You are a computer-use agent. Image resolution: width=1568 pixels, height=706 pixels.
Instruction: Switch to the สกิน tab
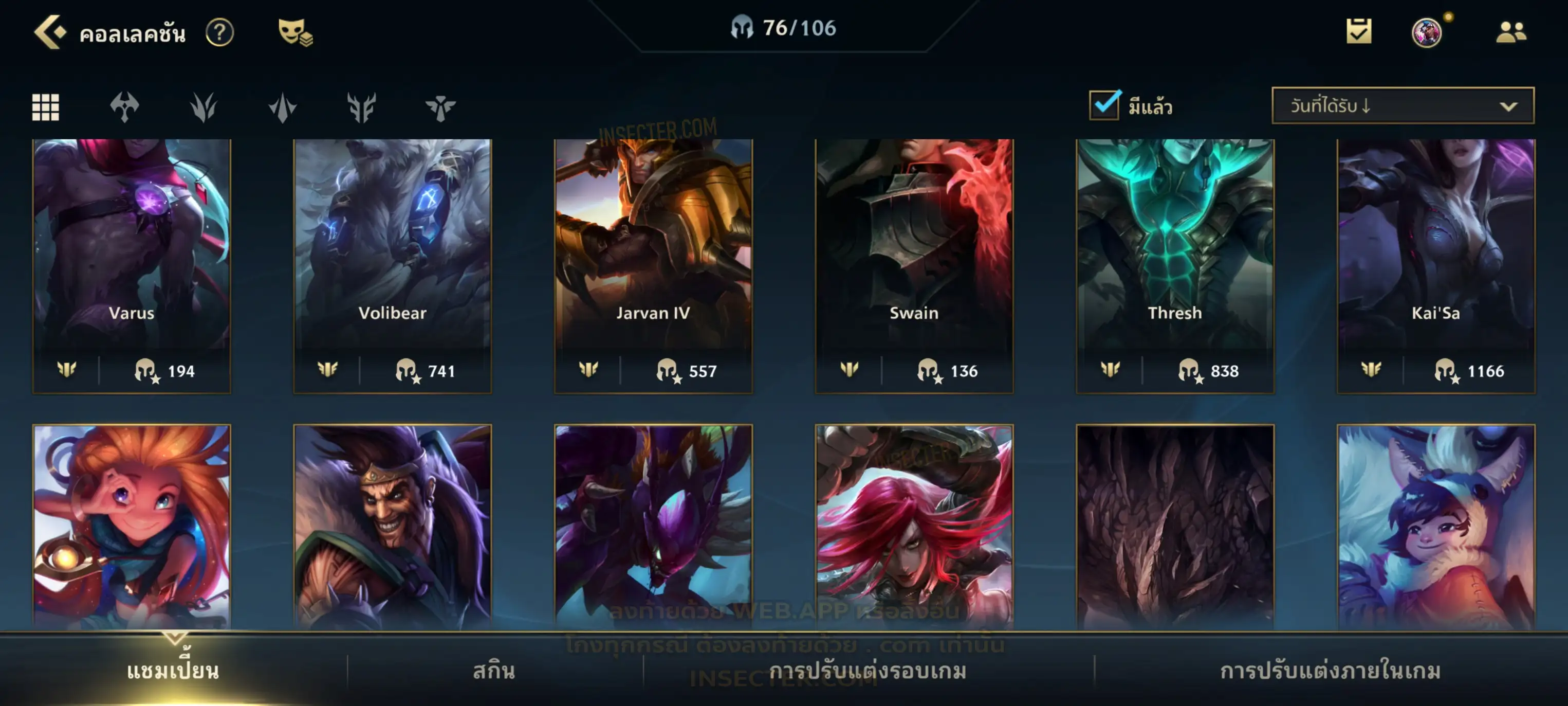coord(494,671)
